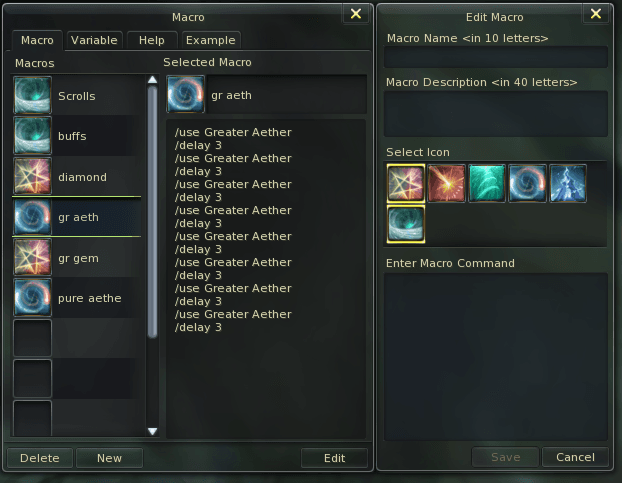Choose the red starburst macro icon
The width and height of the screenshot is (622, 483).
[x=446, y=184]
